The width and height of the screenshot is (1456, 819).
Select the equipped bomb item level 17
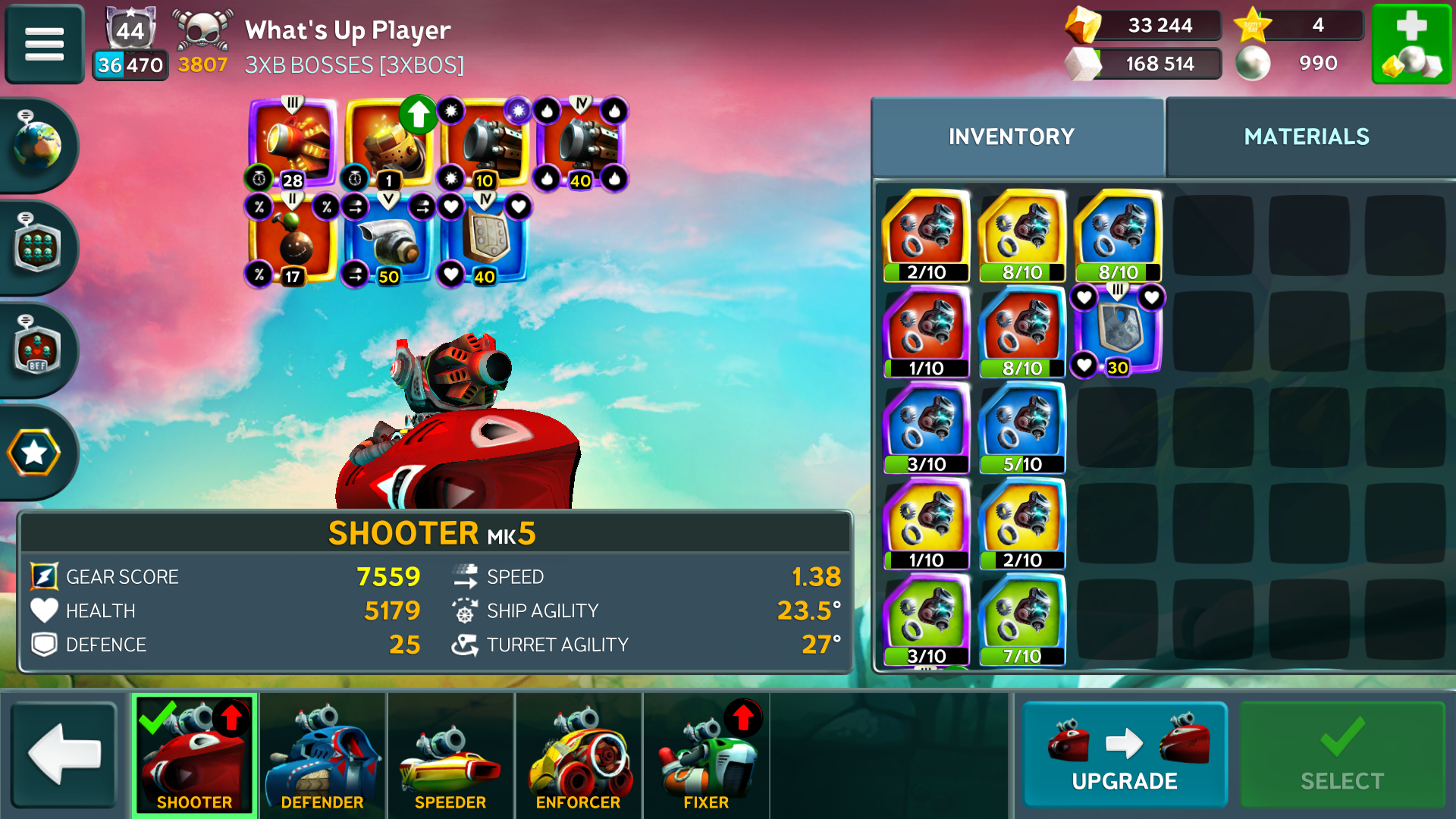(x=293, y=241)
